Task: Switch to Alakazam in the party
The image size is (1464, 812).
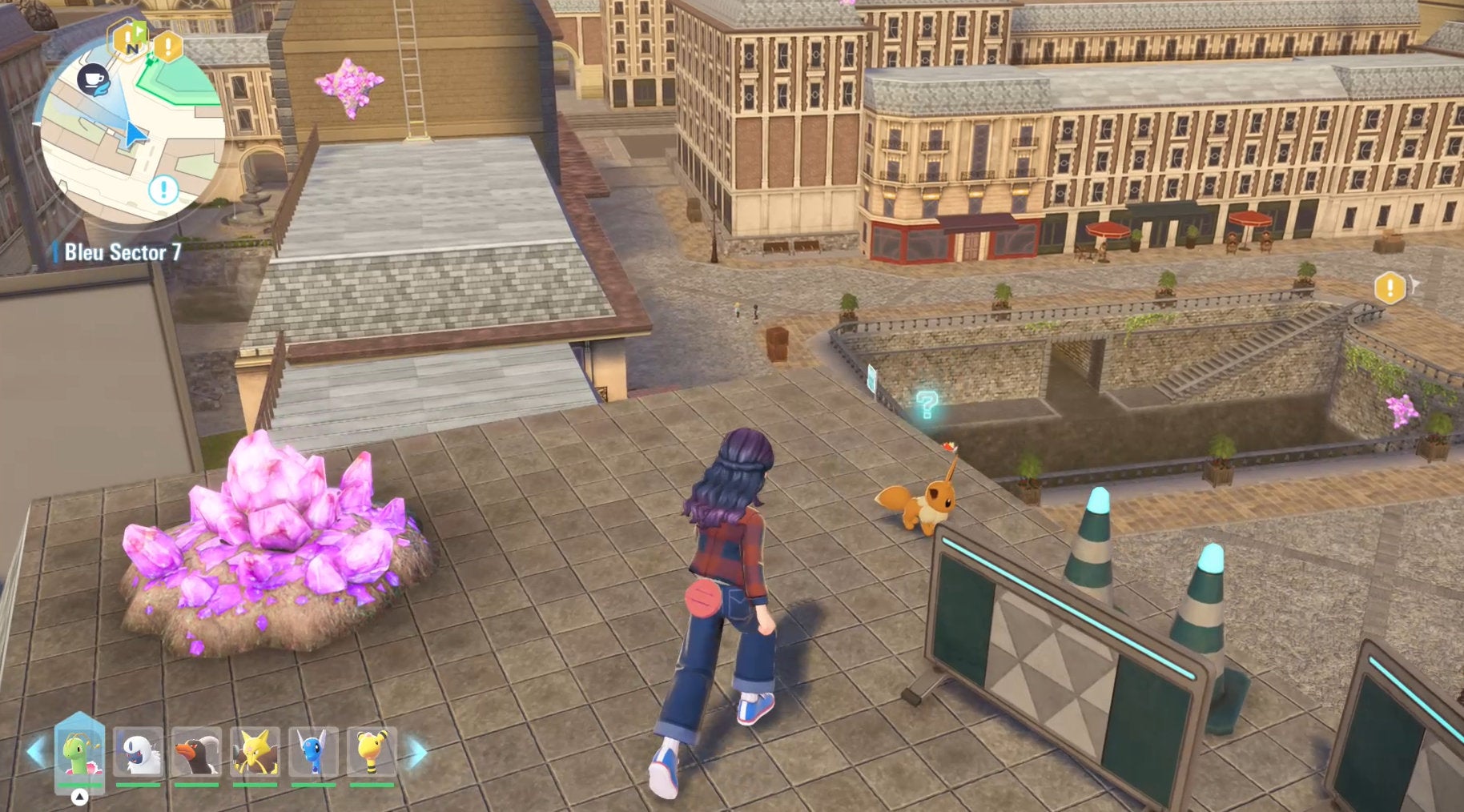Action: [255, 753]
